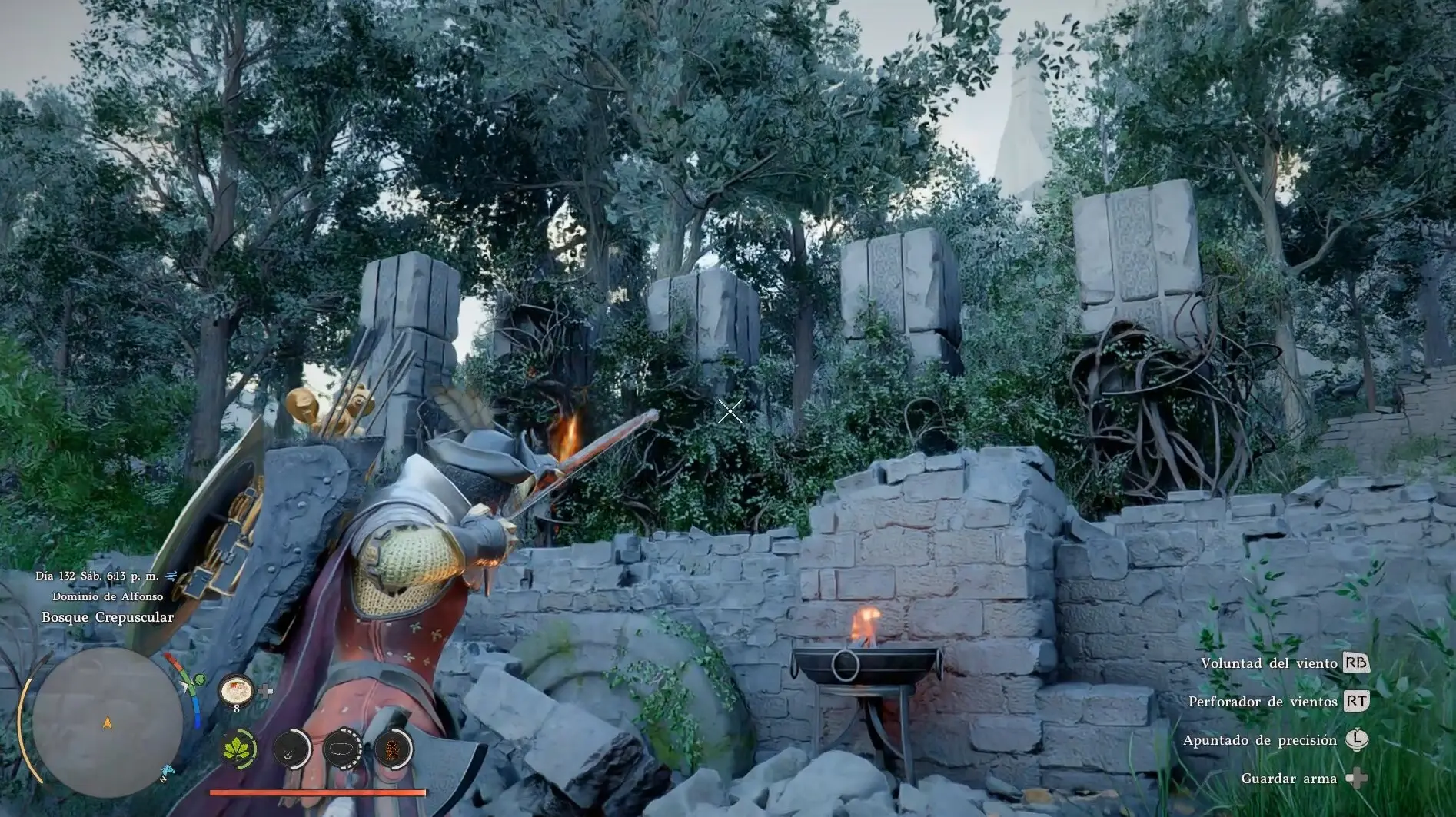
Task: Use the food bowl consumable with count 8
Action: coord(236,691)
